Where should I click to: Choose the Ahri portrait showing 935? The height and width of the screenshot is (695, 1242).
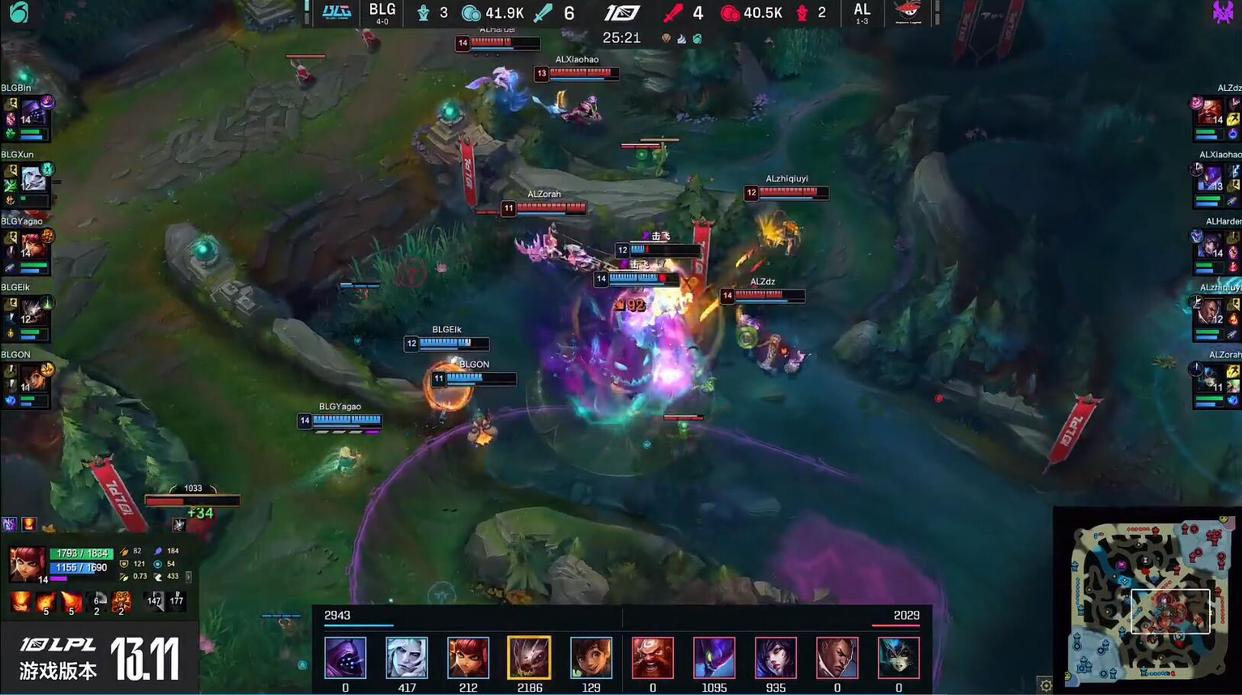click(x=776, y=658)
